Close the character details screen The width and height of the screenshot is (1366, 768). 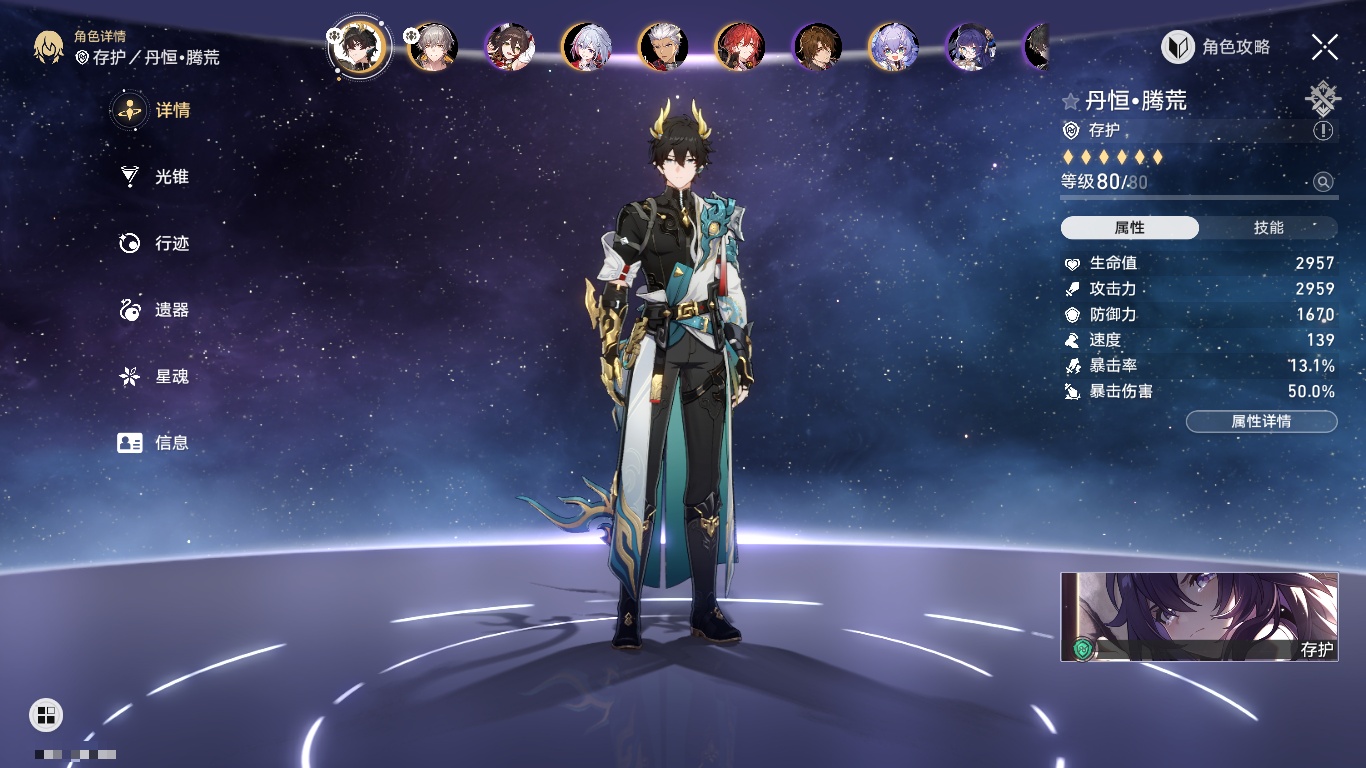[1325, 47]
